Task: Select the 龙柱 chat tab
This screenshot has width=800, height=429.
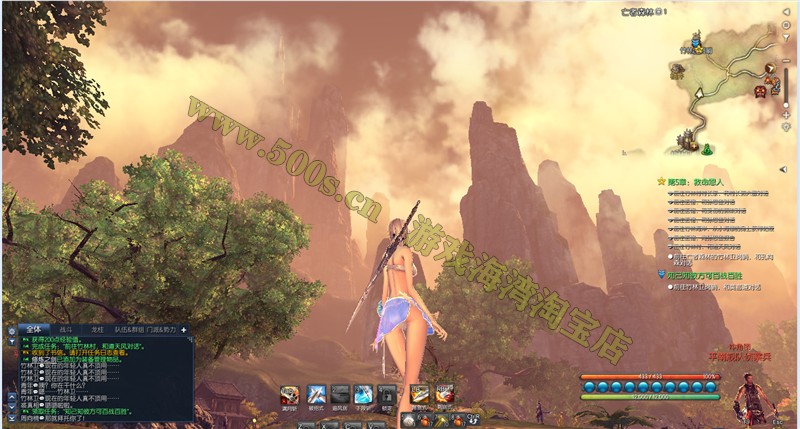Action: point(97,328)
